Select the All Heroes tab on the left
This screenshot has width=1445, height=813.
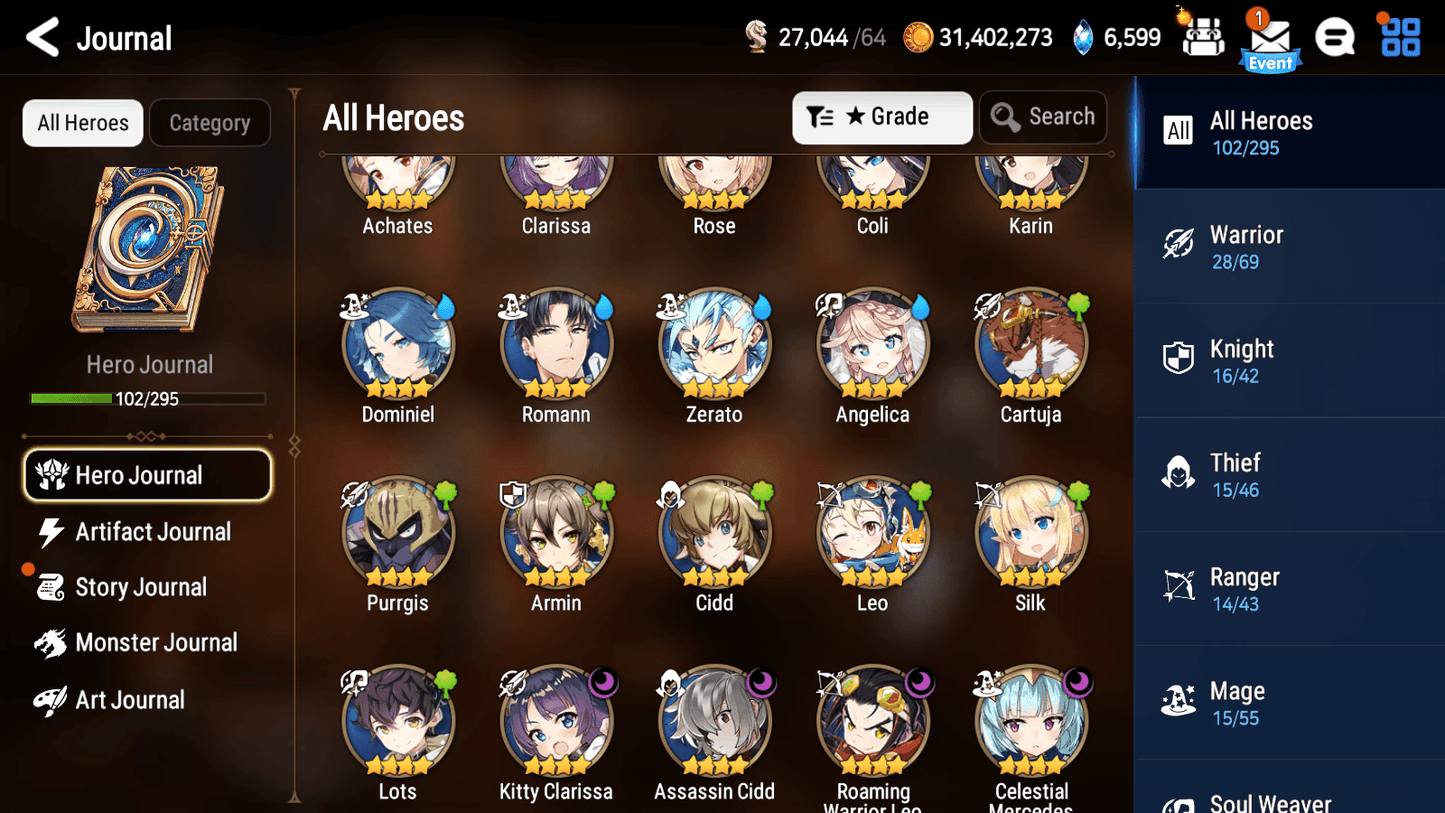point(82,122)
